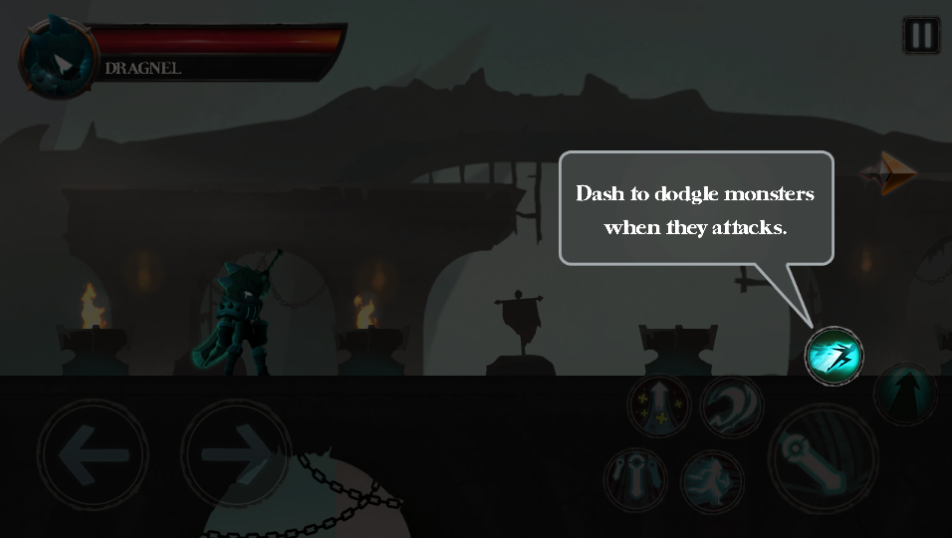Dismiss the dash tutorial speech bubble
952x538 pixels.
point(695,208)
